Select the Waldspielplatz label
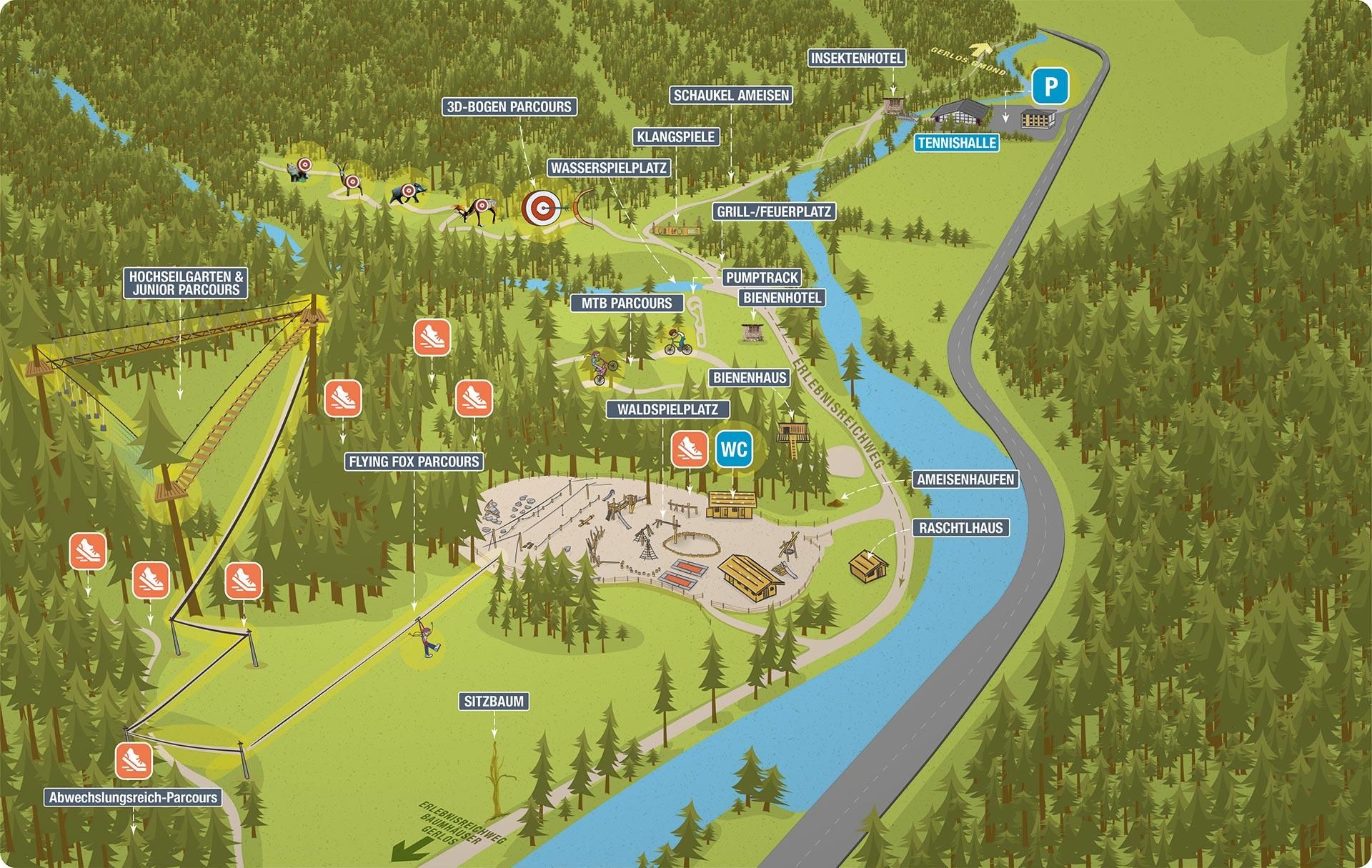1372x868 pixels. click(667, 409)
